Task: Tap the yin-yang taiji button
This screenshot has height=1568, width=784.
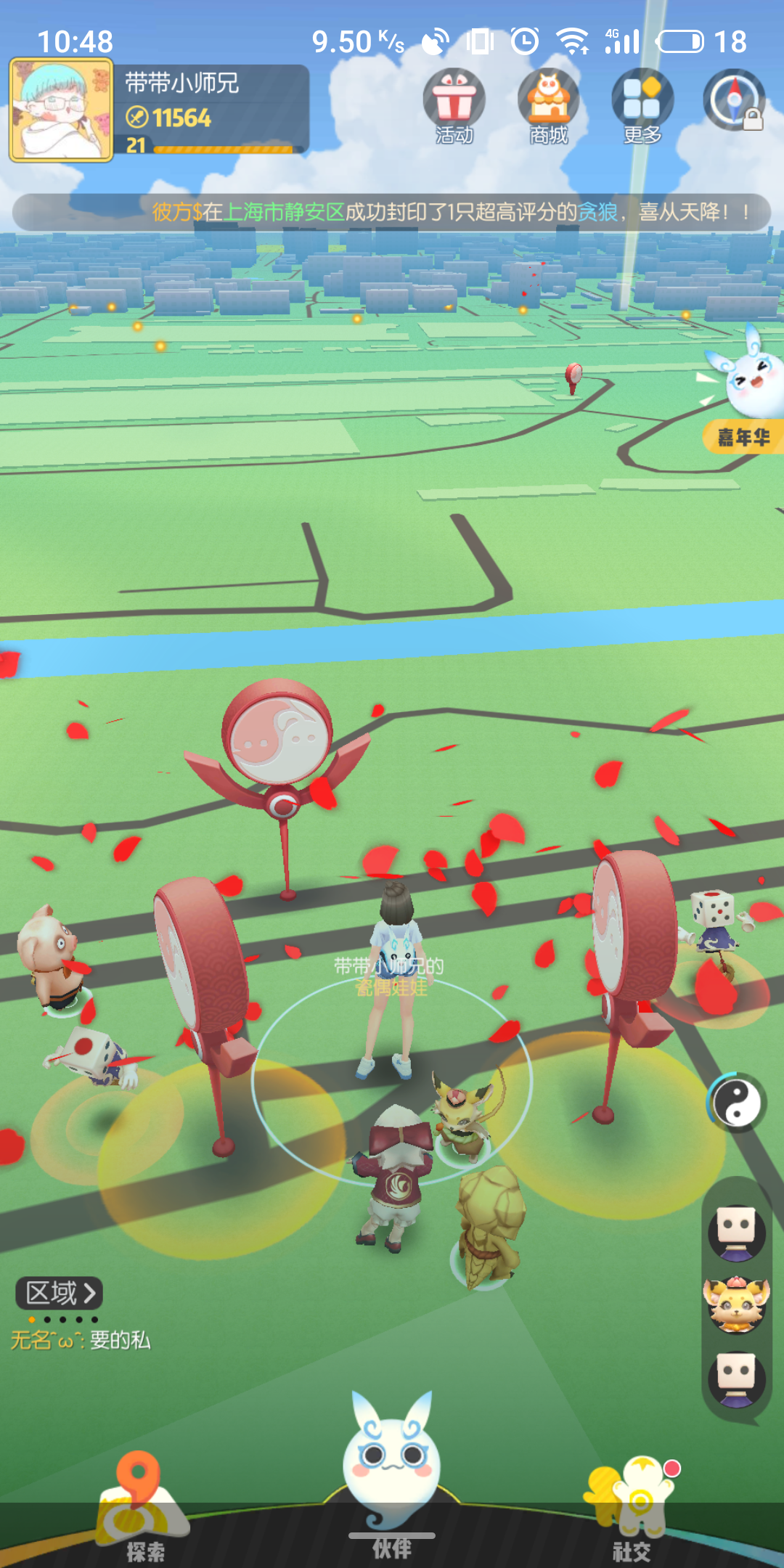Action: tap(737, 1103)
